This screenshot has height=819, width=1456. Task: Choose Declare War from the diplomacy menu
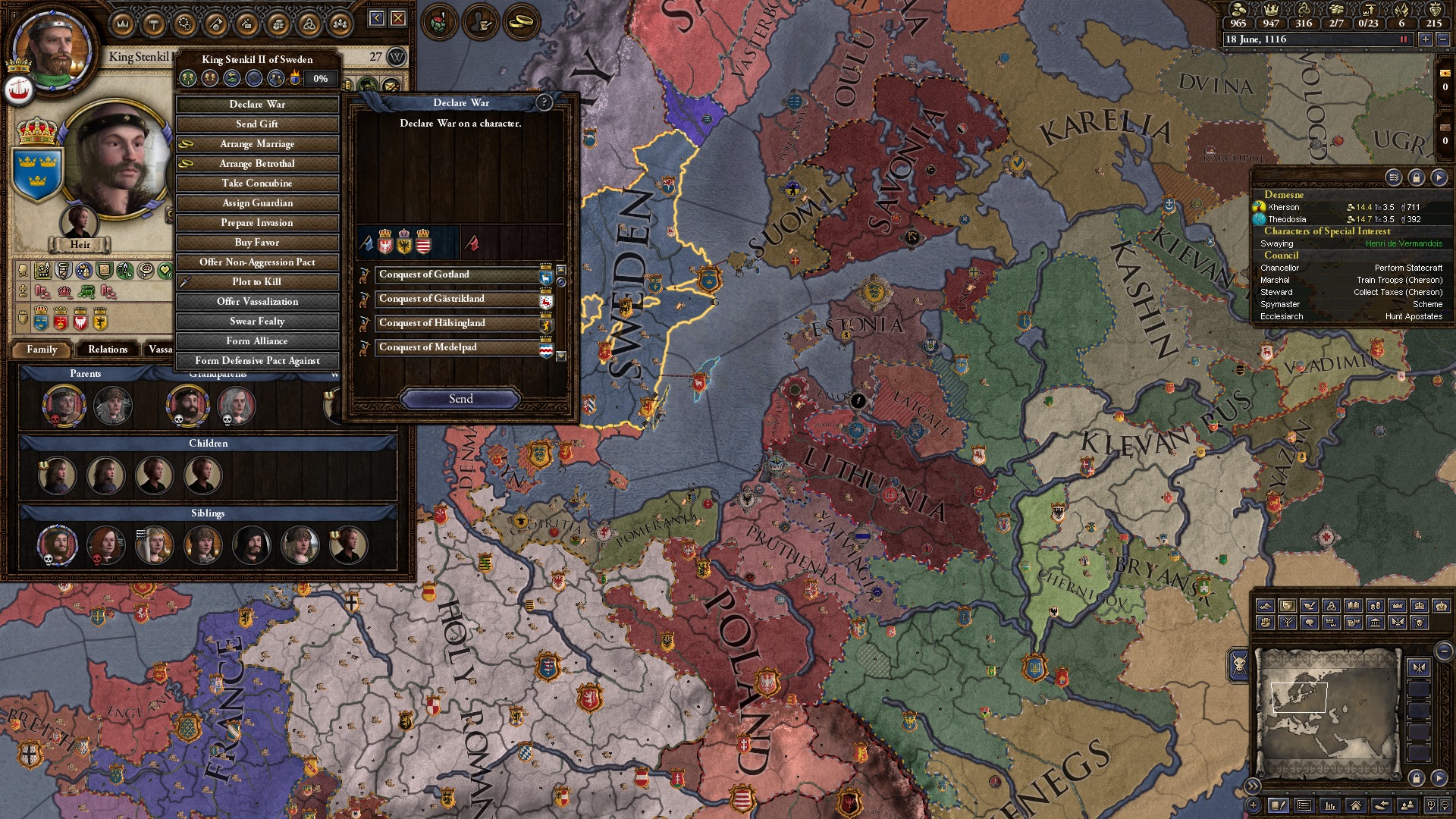point(257,105)
